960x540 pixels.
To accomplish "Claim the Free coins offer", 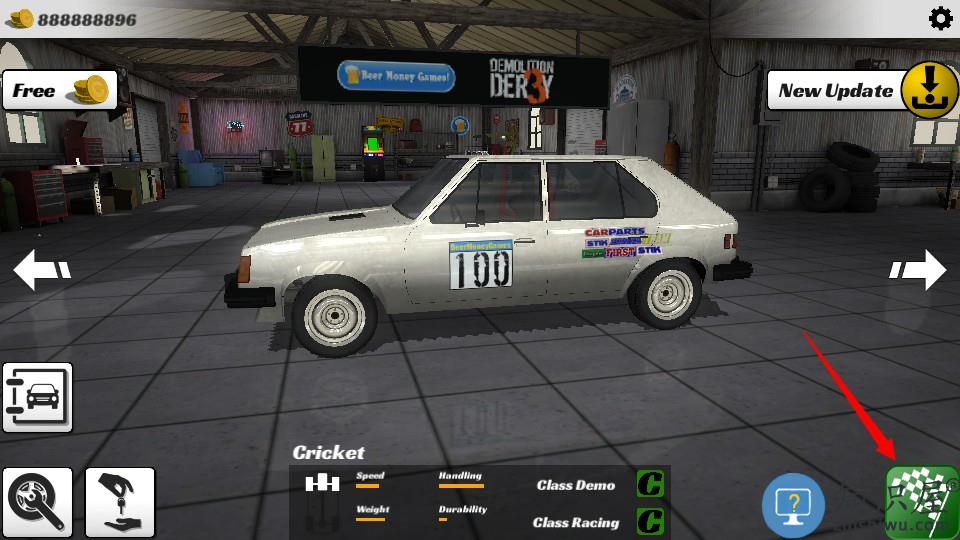I will (59, 91).
